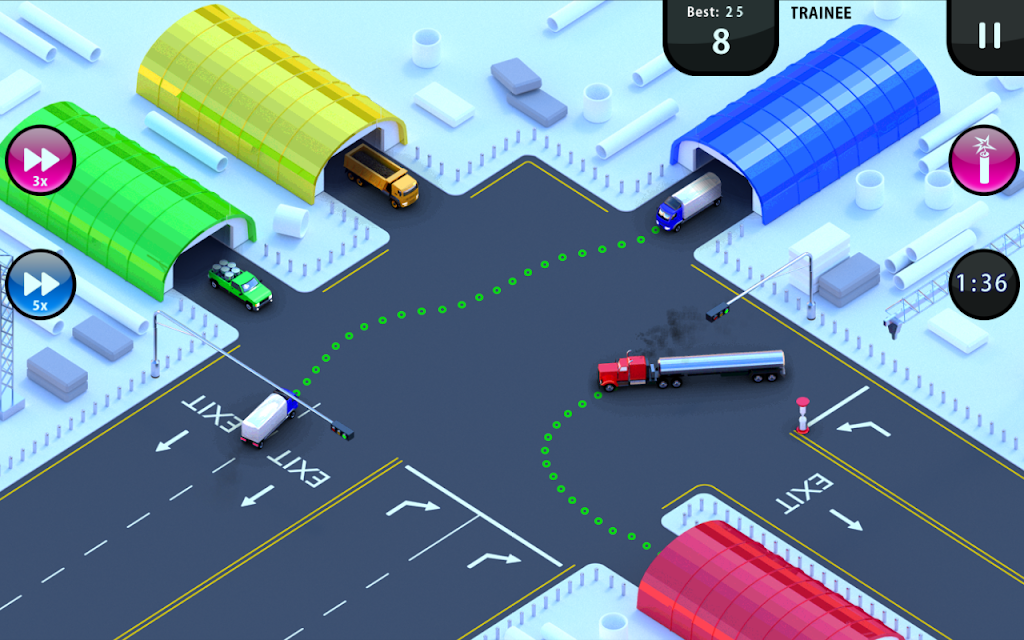Pause the game
This screenshot has width=1024, height=640.
988,35
